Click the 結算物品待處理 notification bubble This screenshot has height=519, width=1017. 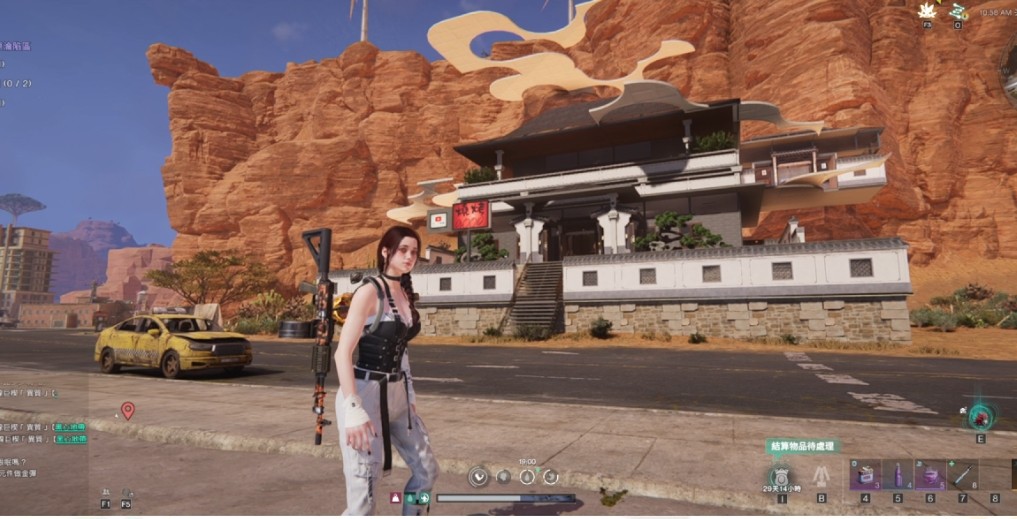(x=804, y=447)
